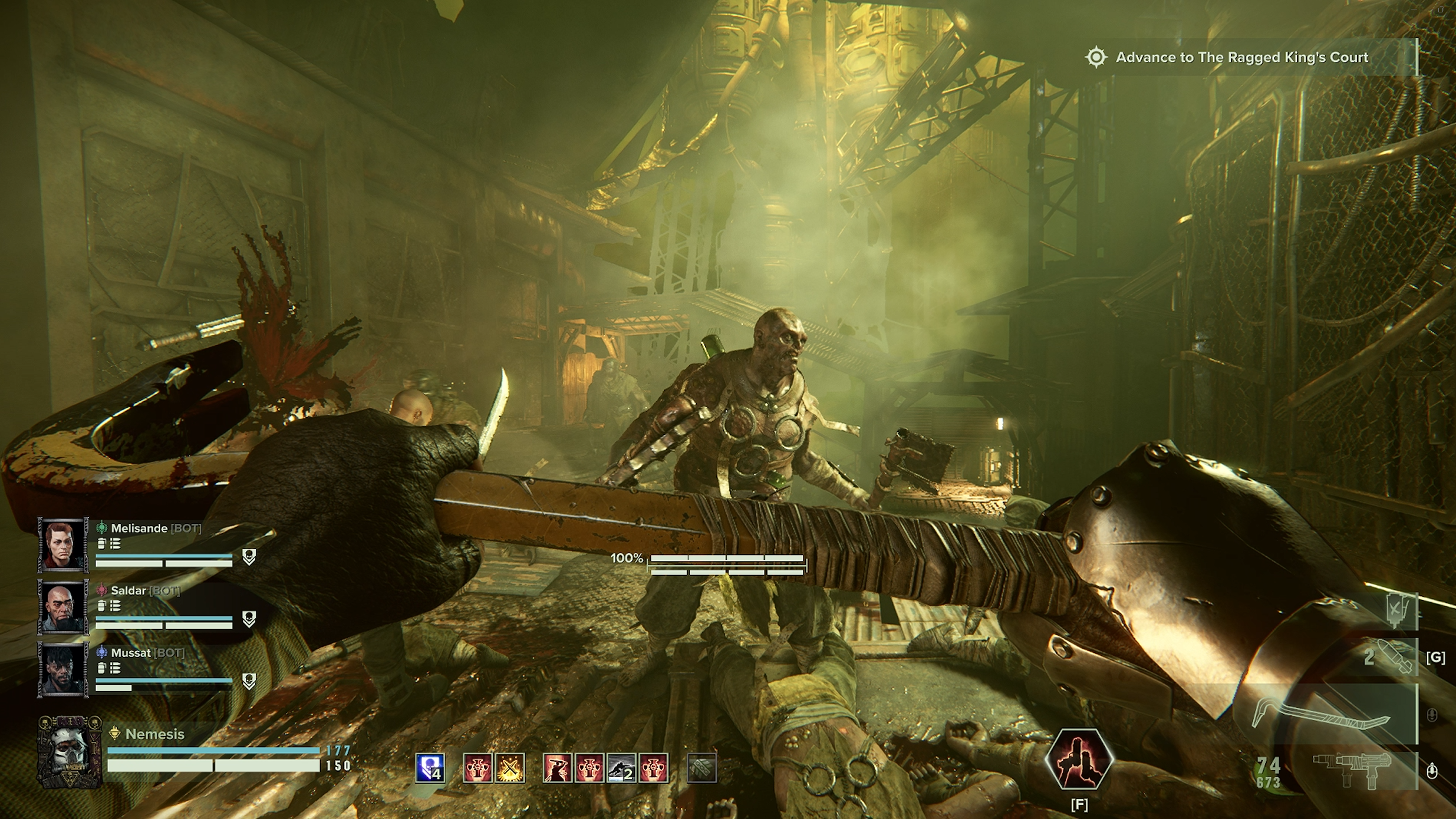Click the objective tracker for Ragged King's Court
The height and width of the screenshot is (819, 1456).
1241,57
